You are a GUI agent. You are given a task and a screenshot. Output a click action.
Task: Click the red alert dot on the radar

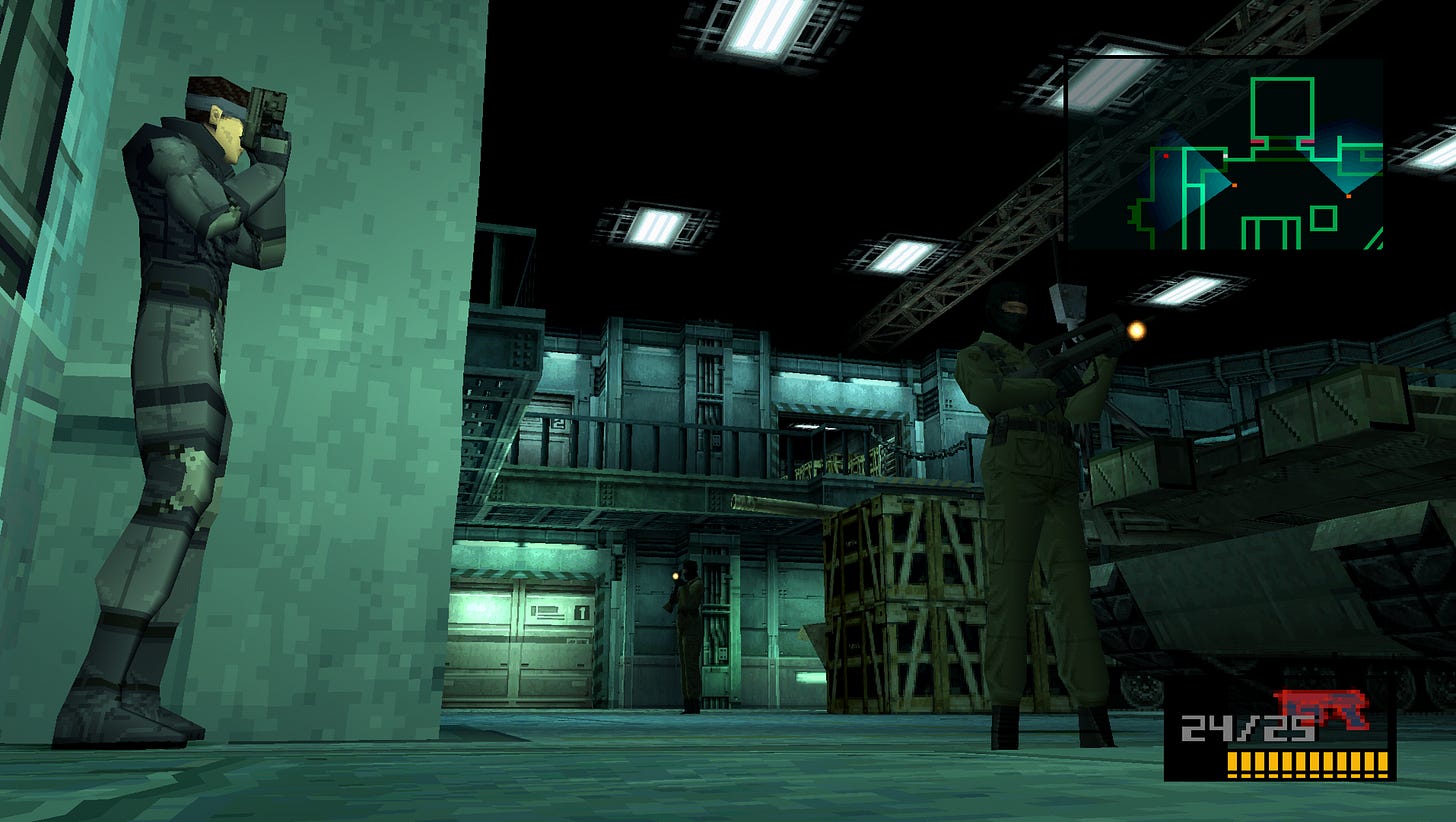tap(1165, 155)
